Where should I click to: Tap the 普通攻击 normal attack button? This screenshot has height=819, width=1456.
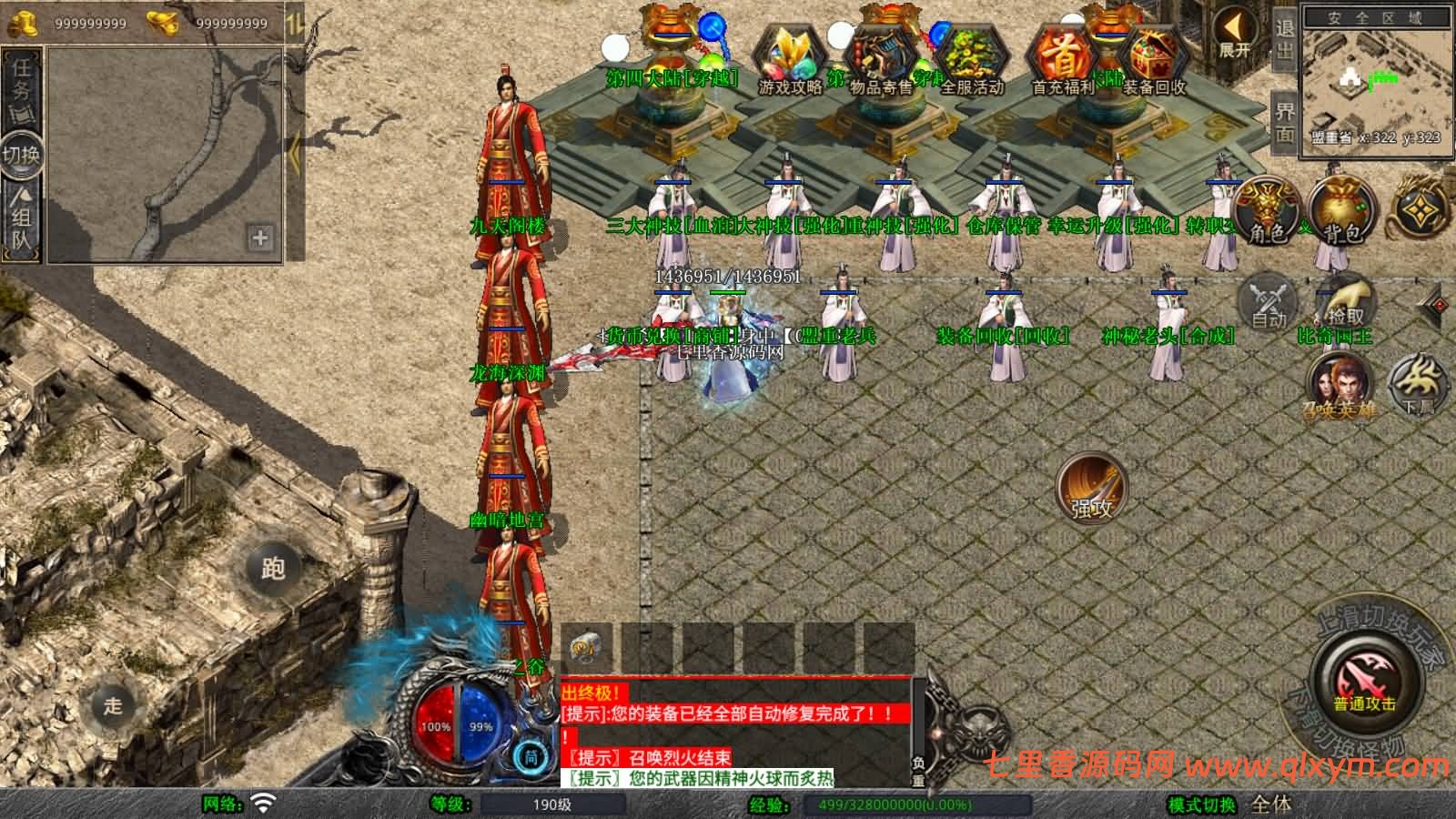click(x=1365, y=682)
